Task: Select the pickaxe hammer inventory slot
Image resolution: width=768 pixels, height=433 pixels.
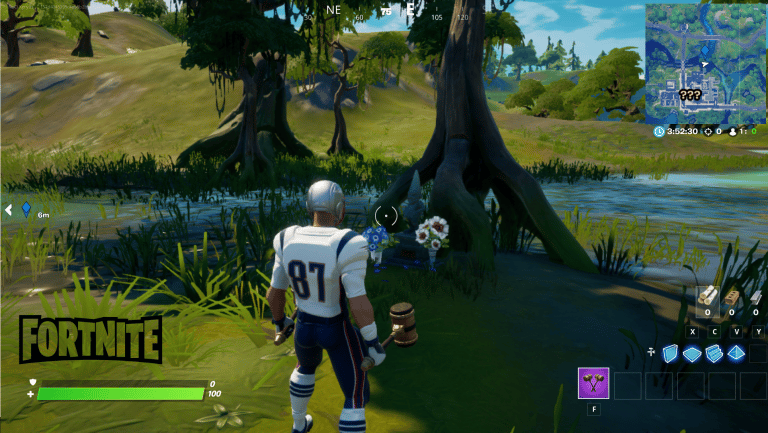Action: 594,384
